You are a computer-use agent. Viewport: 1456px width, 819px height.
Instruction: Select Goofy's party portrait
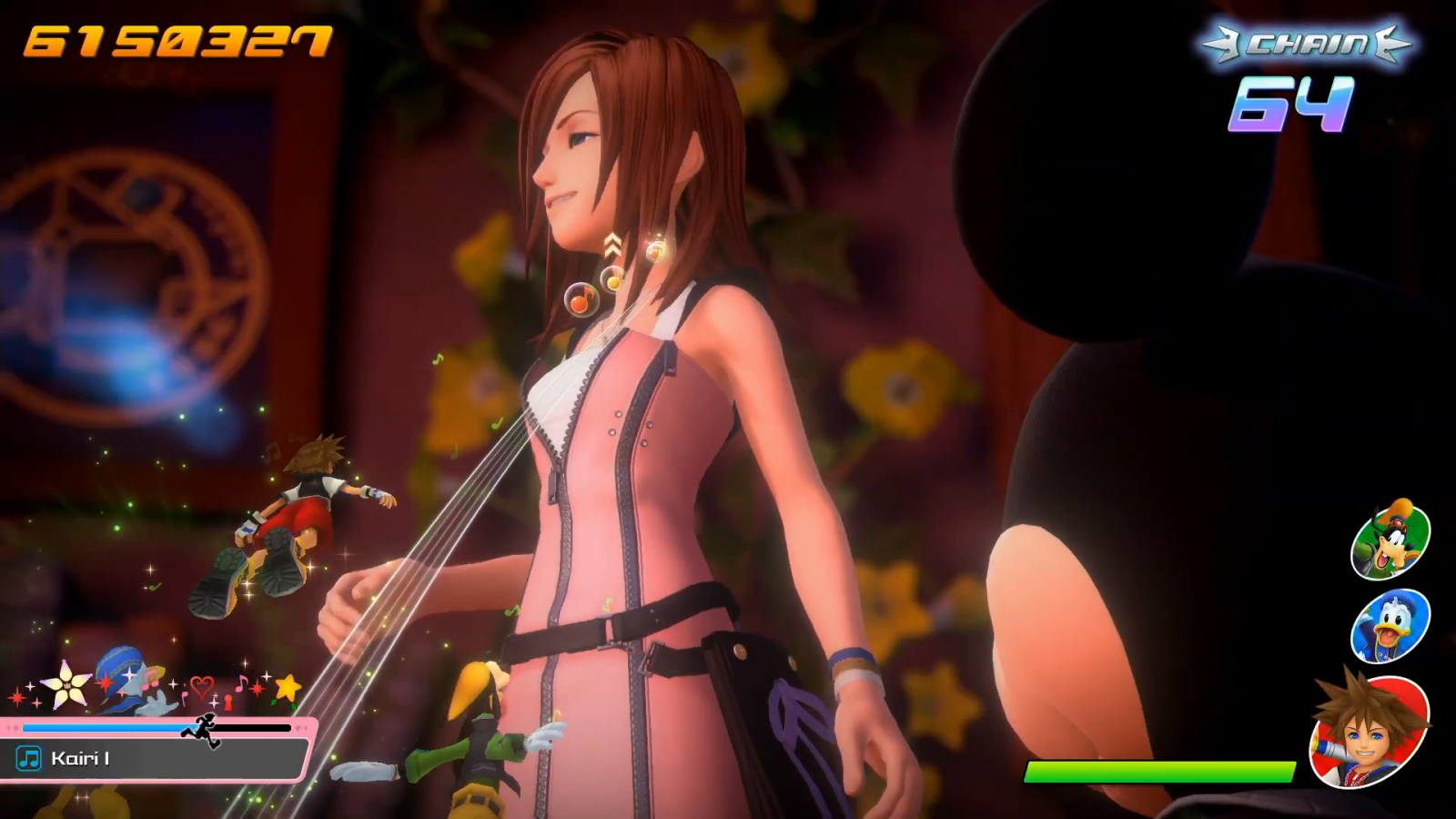point(1390,540)
